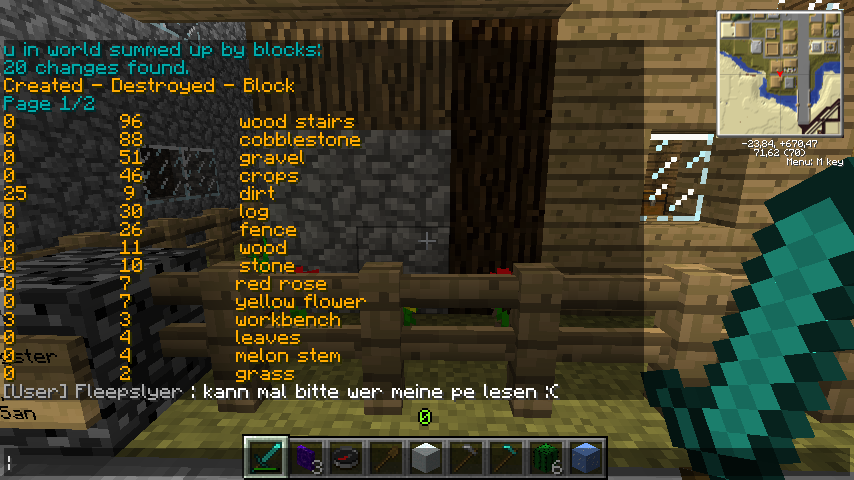
Task: Select the blue block hotbar slot
Action: [587, 458]
